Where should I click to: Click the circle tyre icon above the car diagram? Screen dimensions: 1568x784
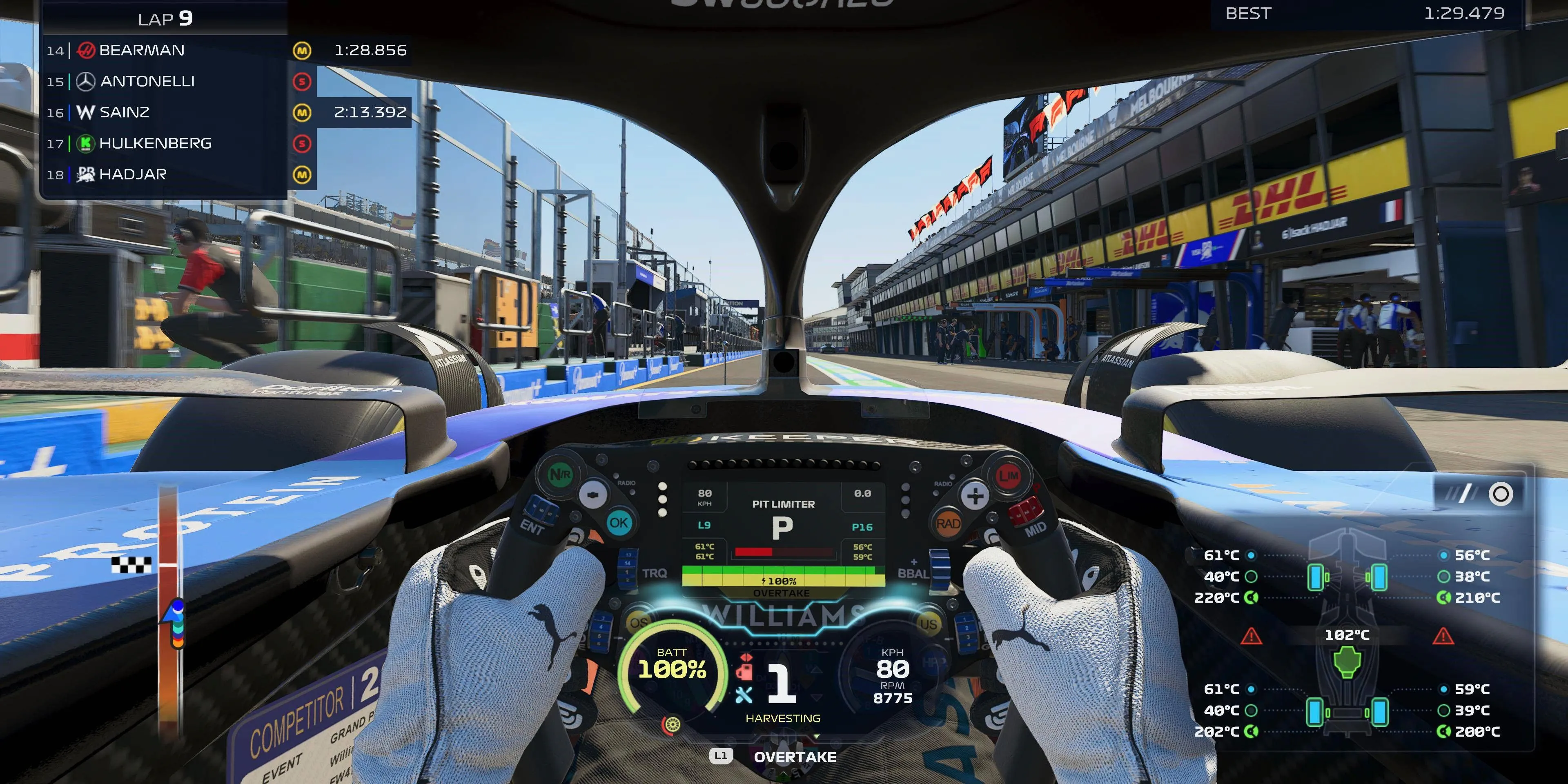(x=1501, y=494)
